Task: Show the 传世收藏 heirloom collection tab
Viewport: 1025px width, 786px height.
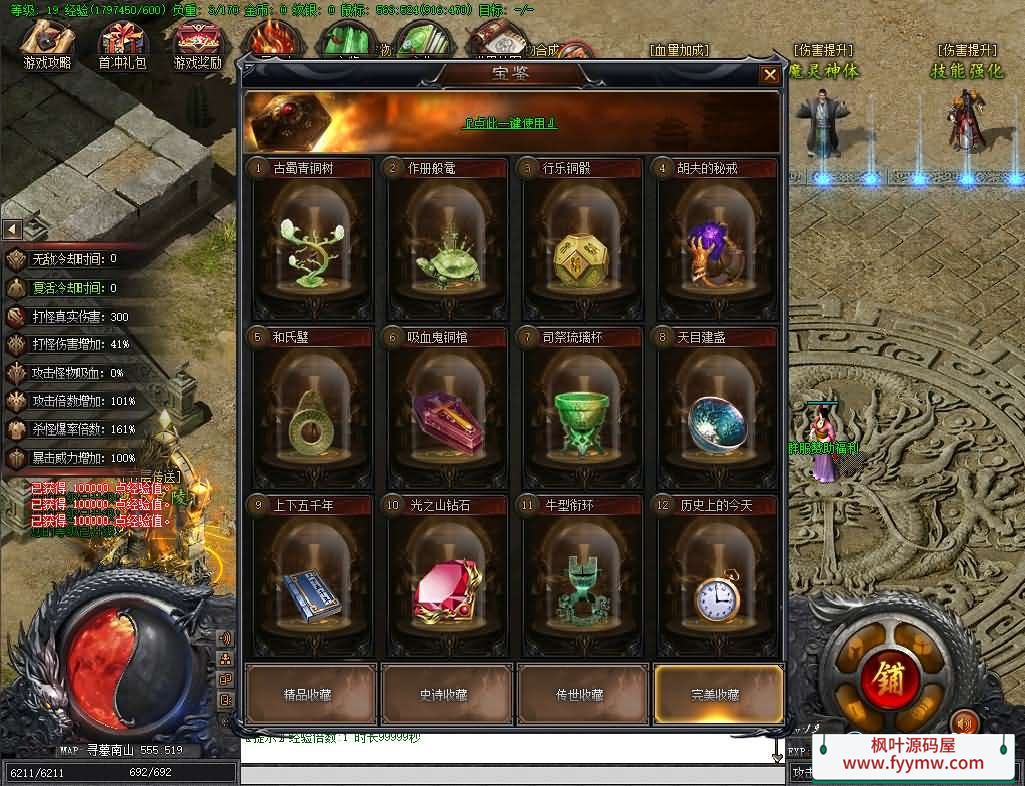Action: click(581, 694)
